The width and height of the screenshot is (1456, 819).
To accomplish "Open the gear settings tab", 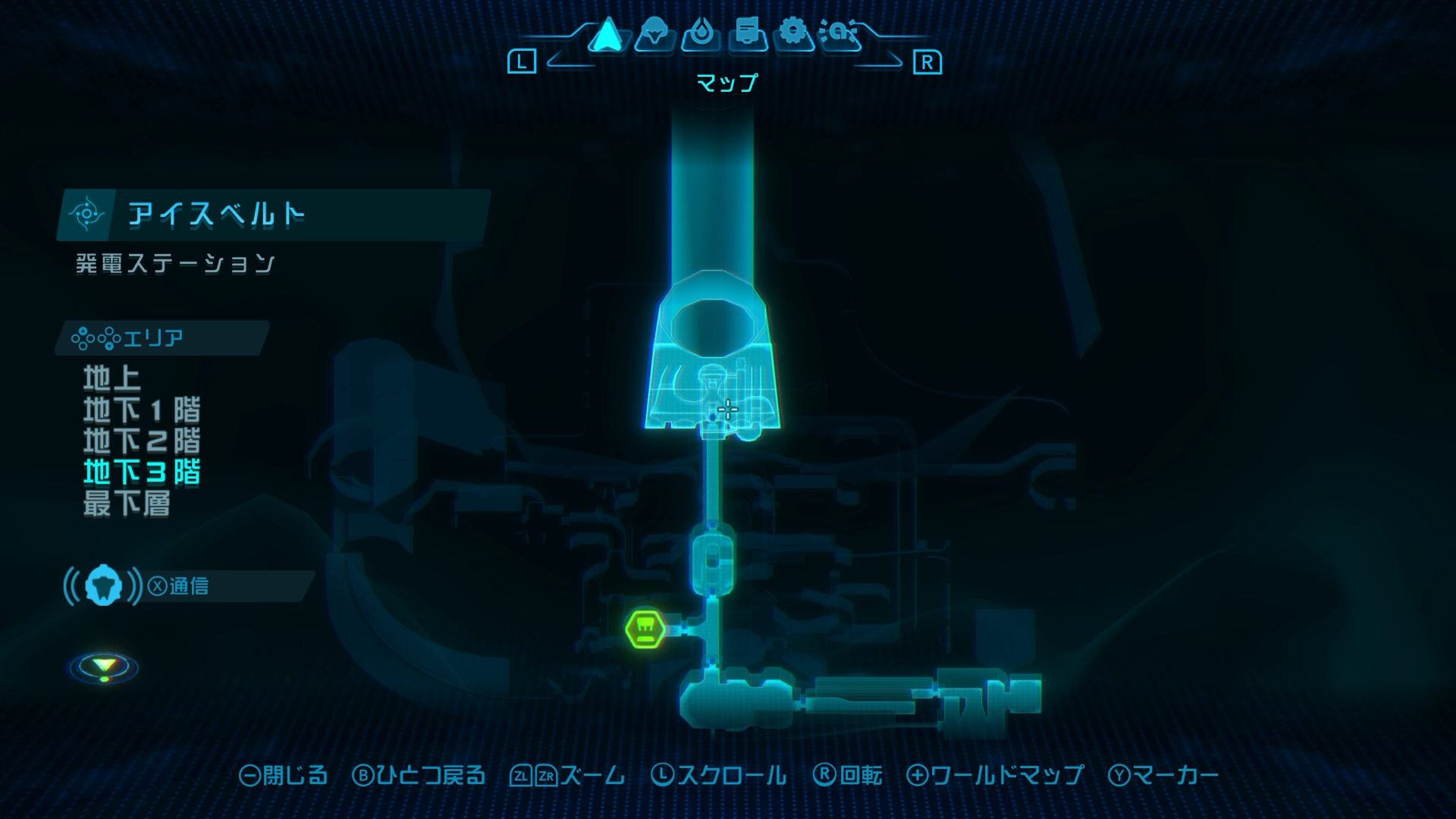I will (793, 34).
